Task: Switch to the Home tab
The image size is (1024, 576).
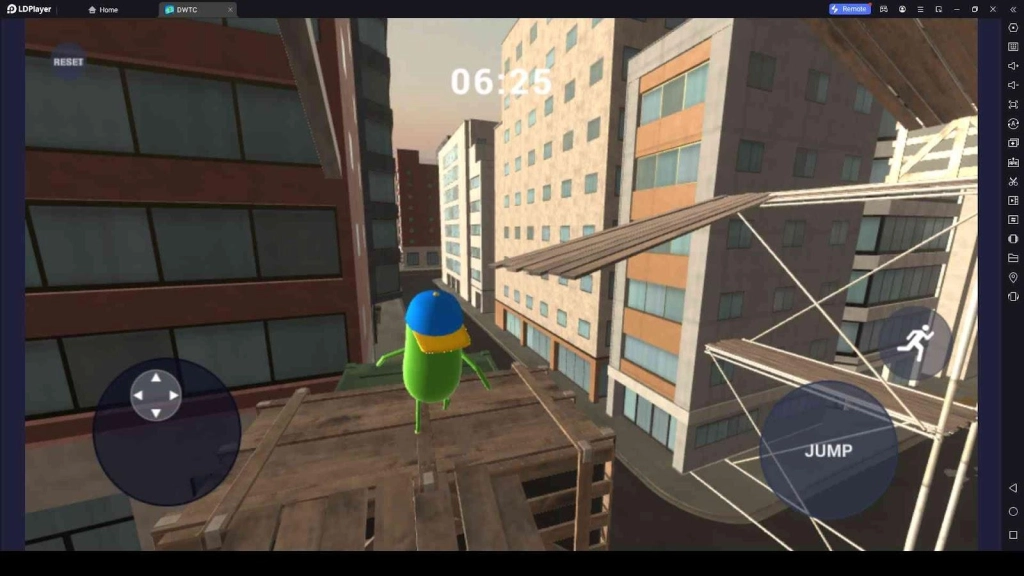Action: point(104,9)
